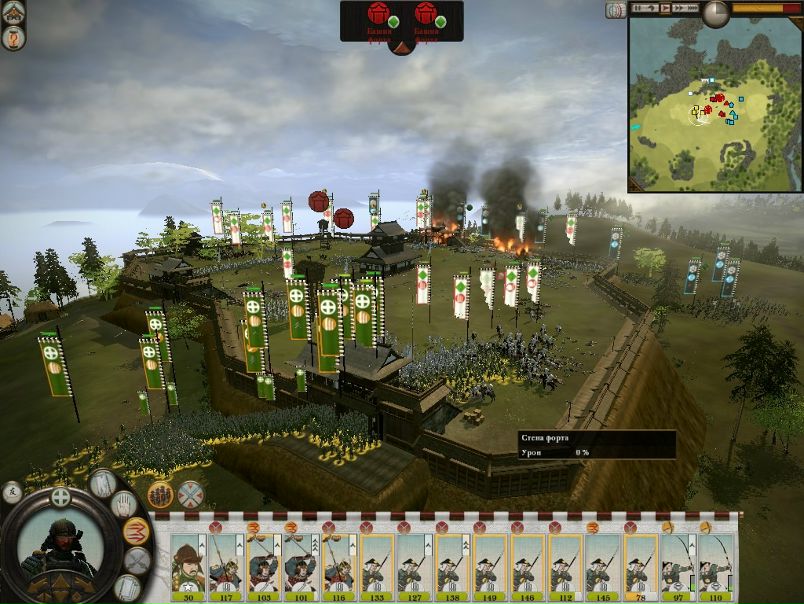Set battle speed to normal play
Screen dimensions: 804x604
664,8
